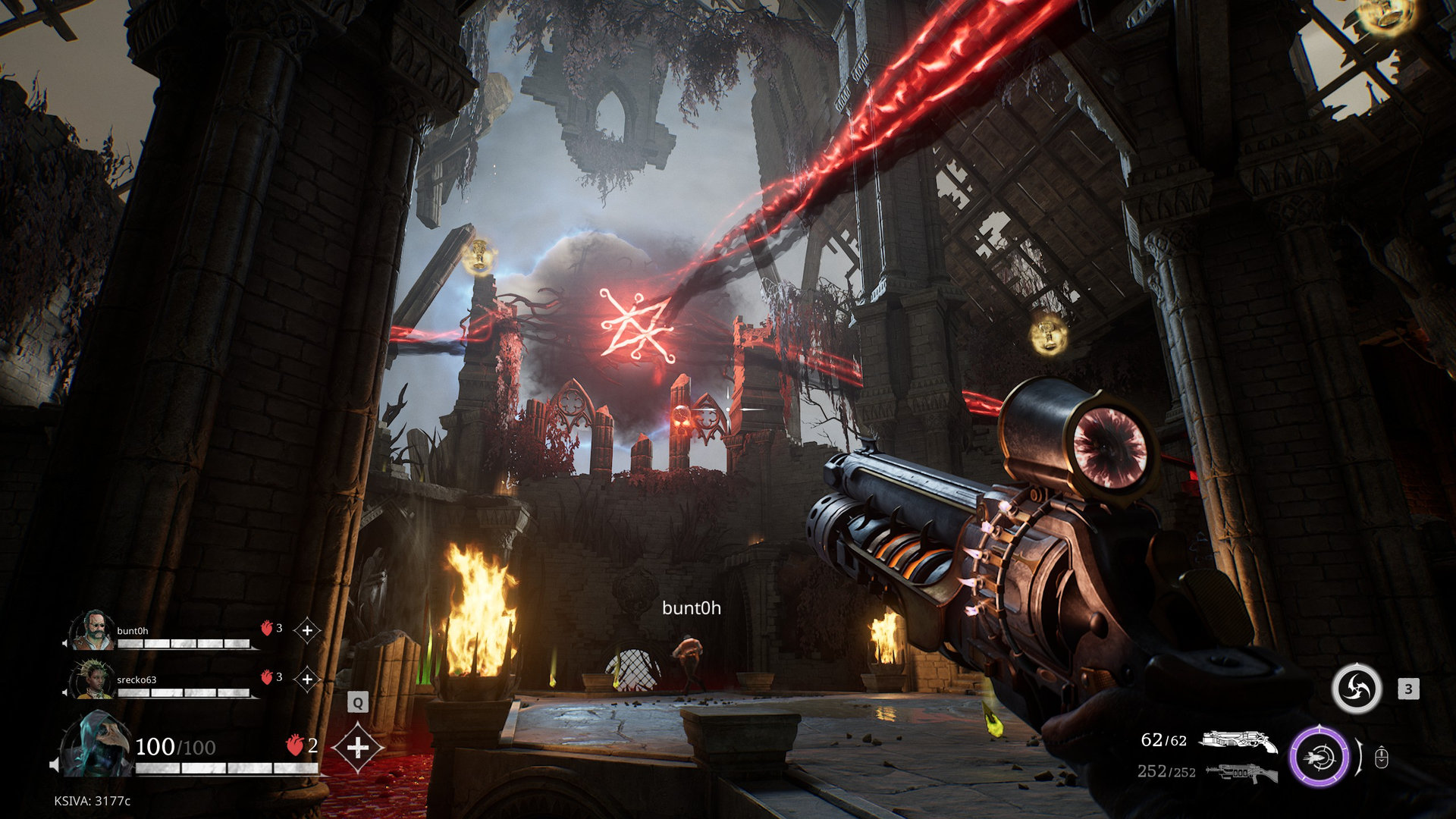Click the speaker icon beside srecko63

coord(65,692)
